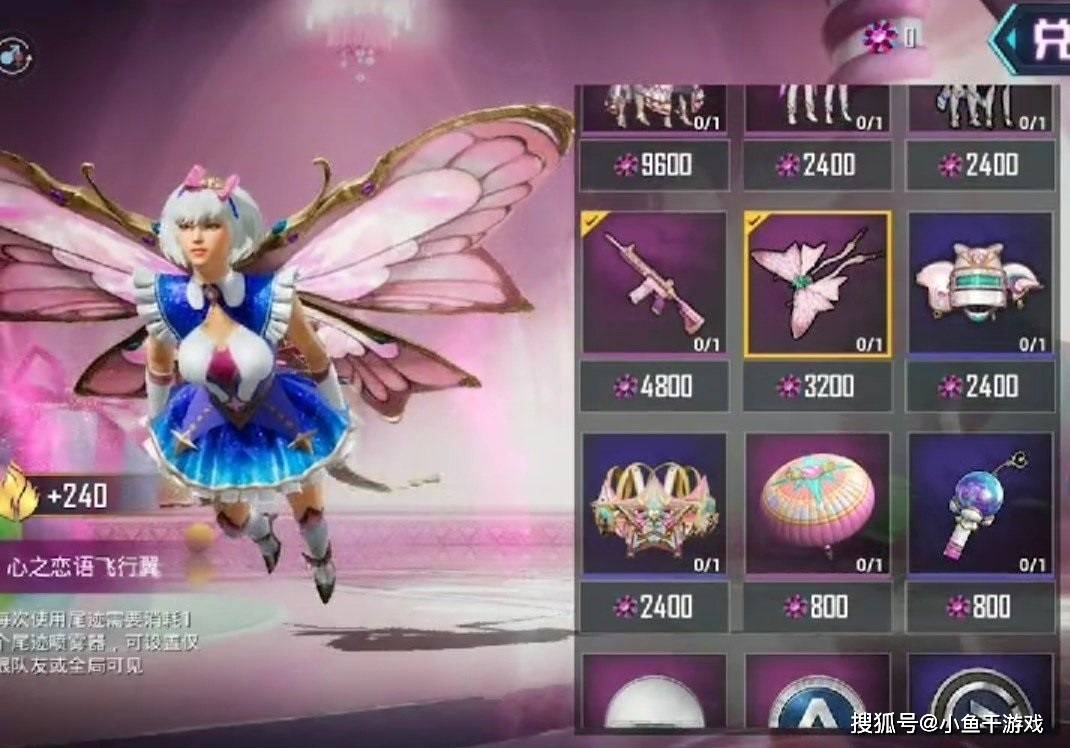Buy the item priced 9600
This screenshot has width=1070, height=748.
[654, 165]
